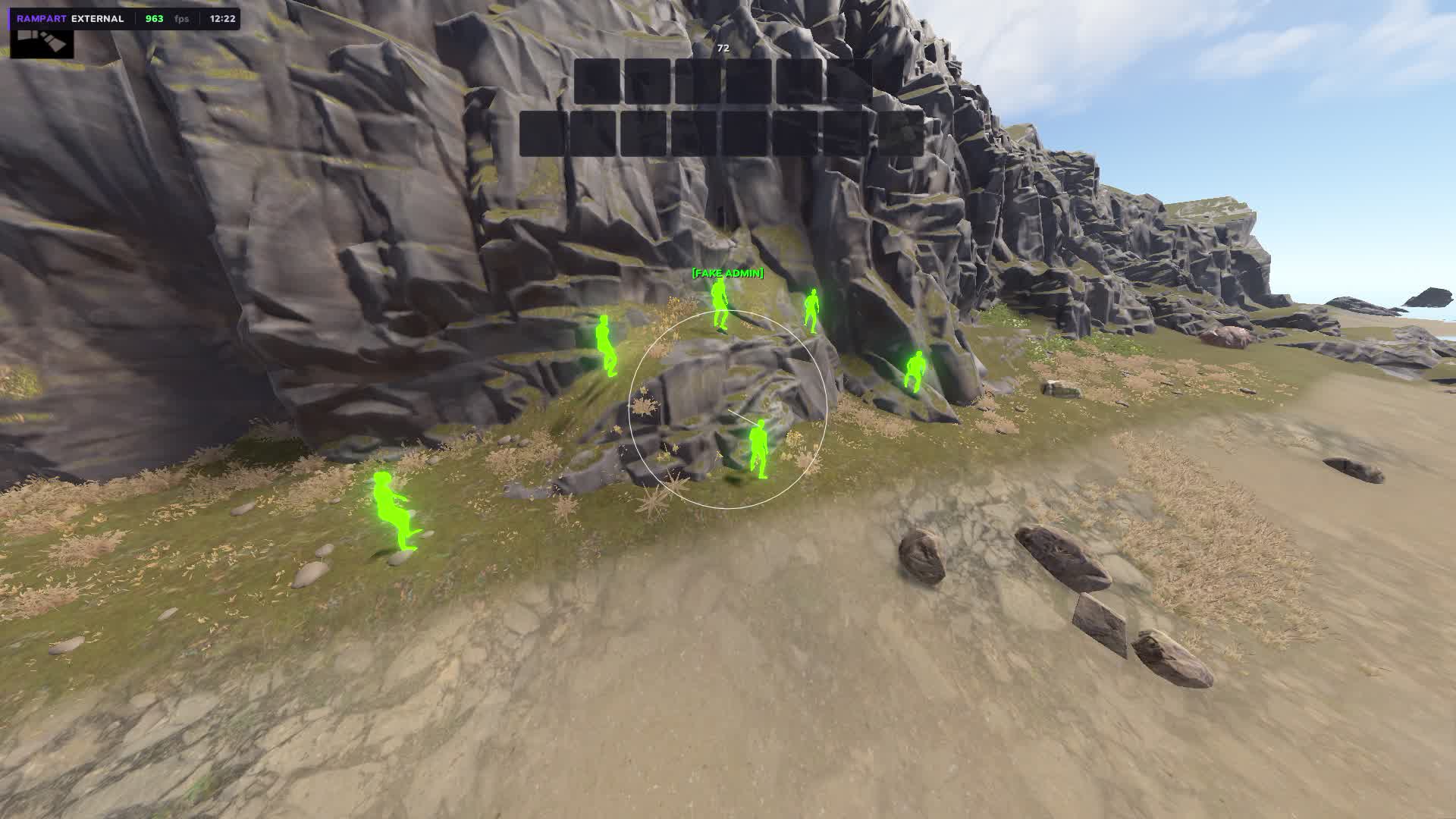Click the second slot of the bottom inventory row
The width and height of the screenshot is (1456, 819).
point(595,133)
